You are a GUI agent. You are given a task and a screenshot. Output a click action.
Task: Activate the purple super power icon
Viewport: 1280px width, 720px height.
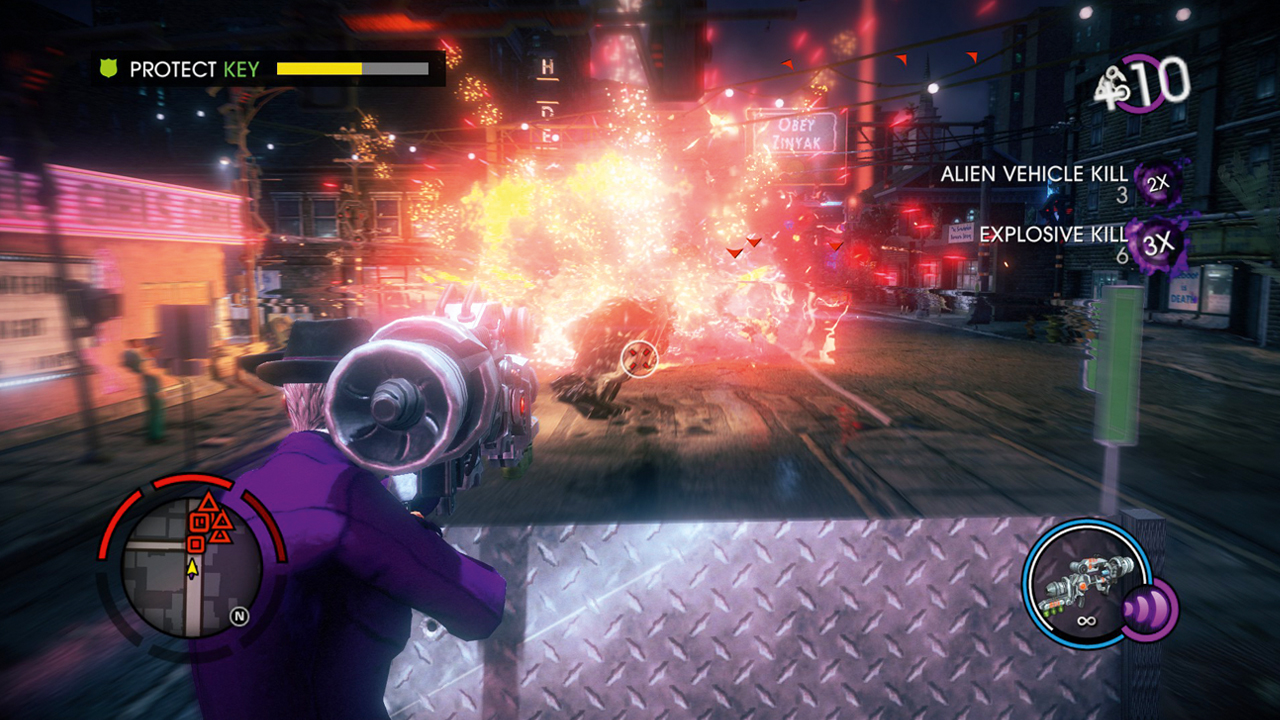click(x=1150, y=609)
